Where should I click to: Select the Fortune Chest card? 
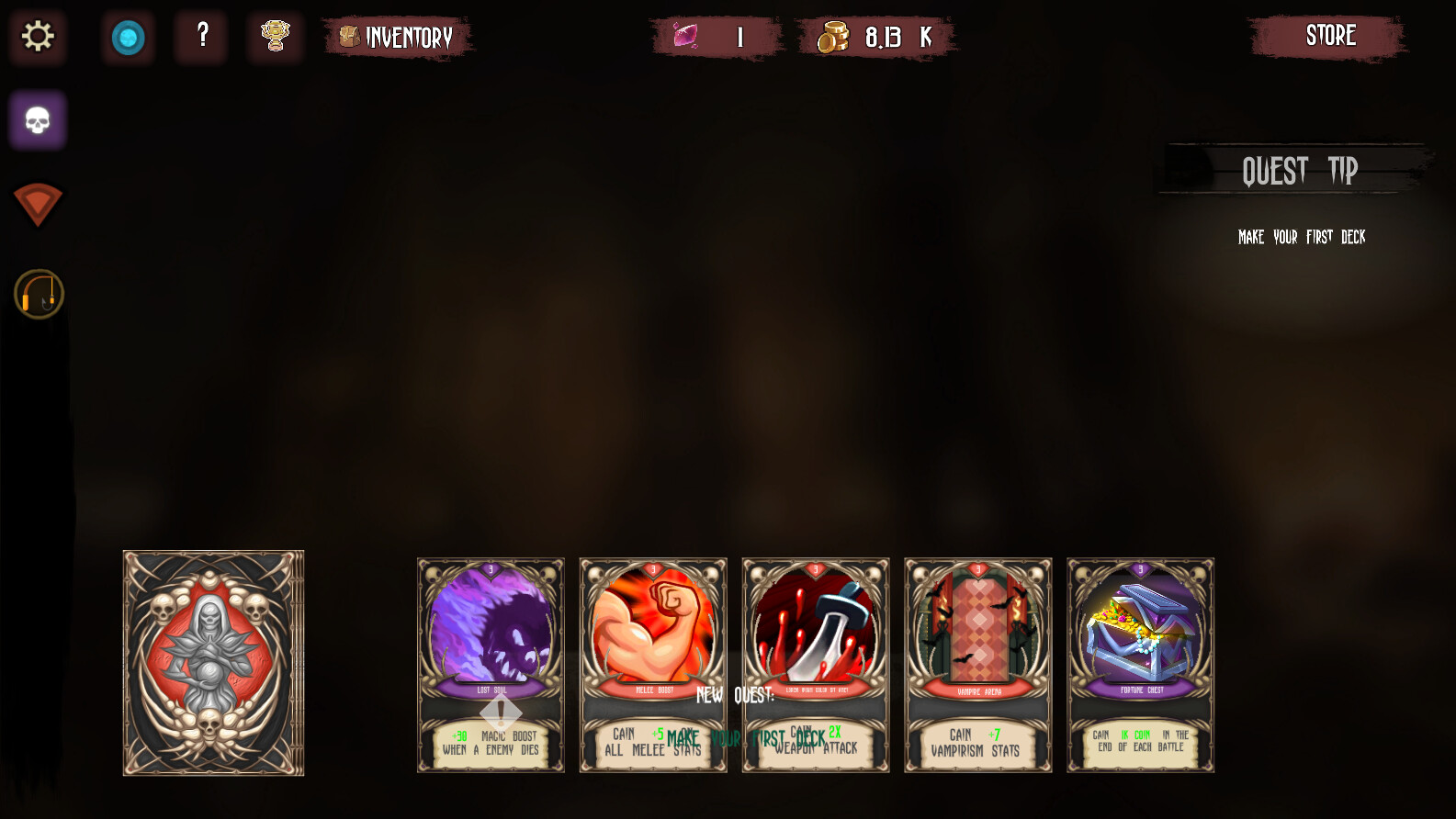point(1140,665)
